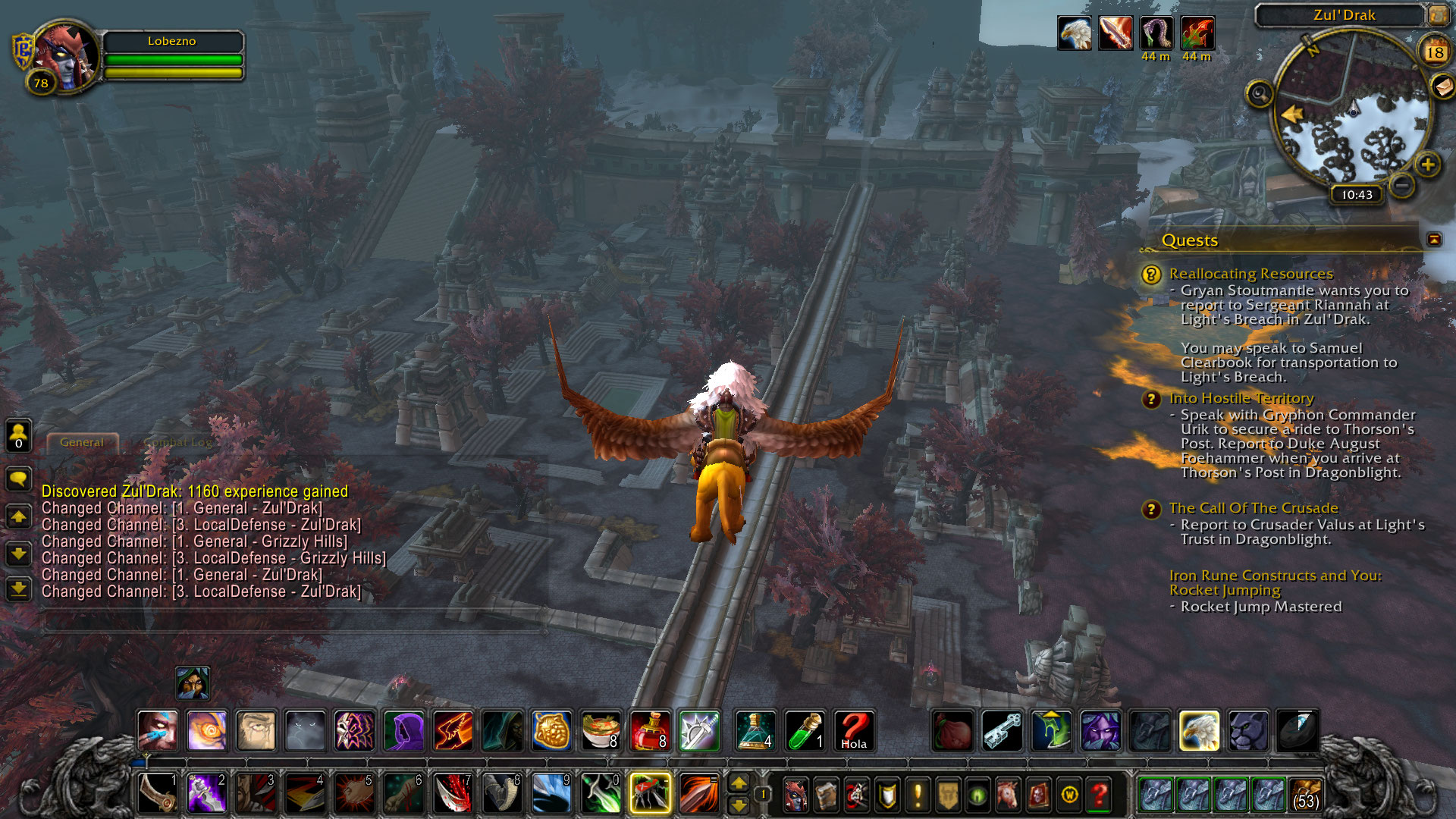Select the General chat tab
This screenshot has width=1456, height=819.
82,442
